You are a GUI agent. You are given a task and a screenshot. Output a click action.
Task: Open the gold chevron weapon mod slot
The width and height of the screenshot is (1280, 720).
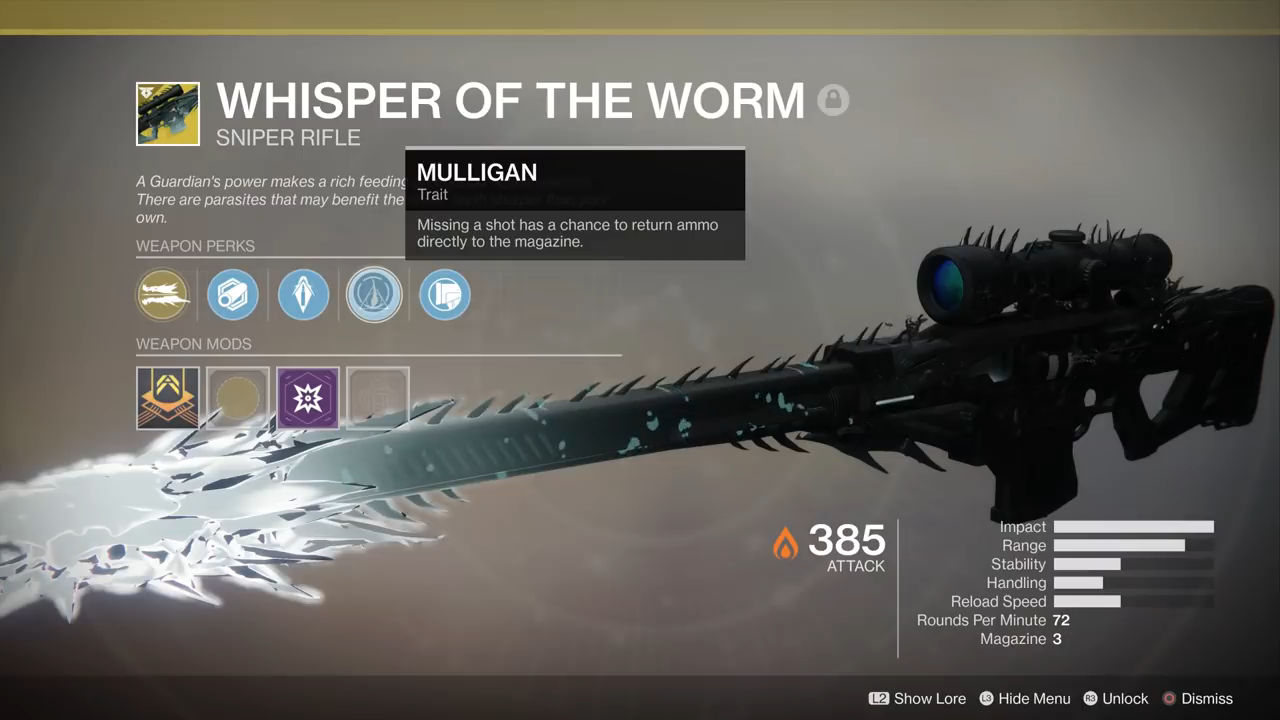tap(168, 398)
